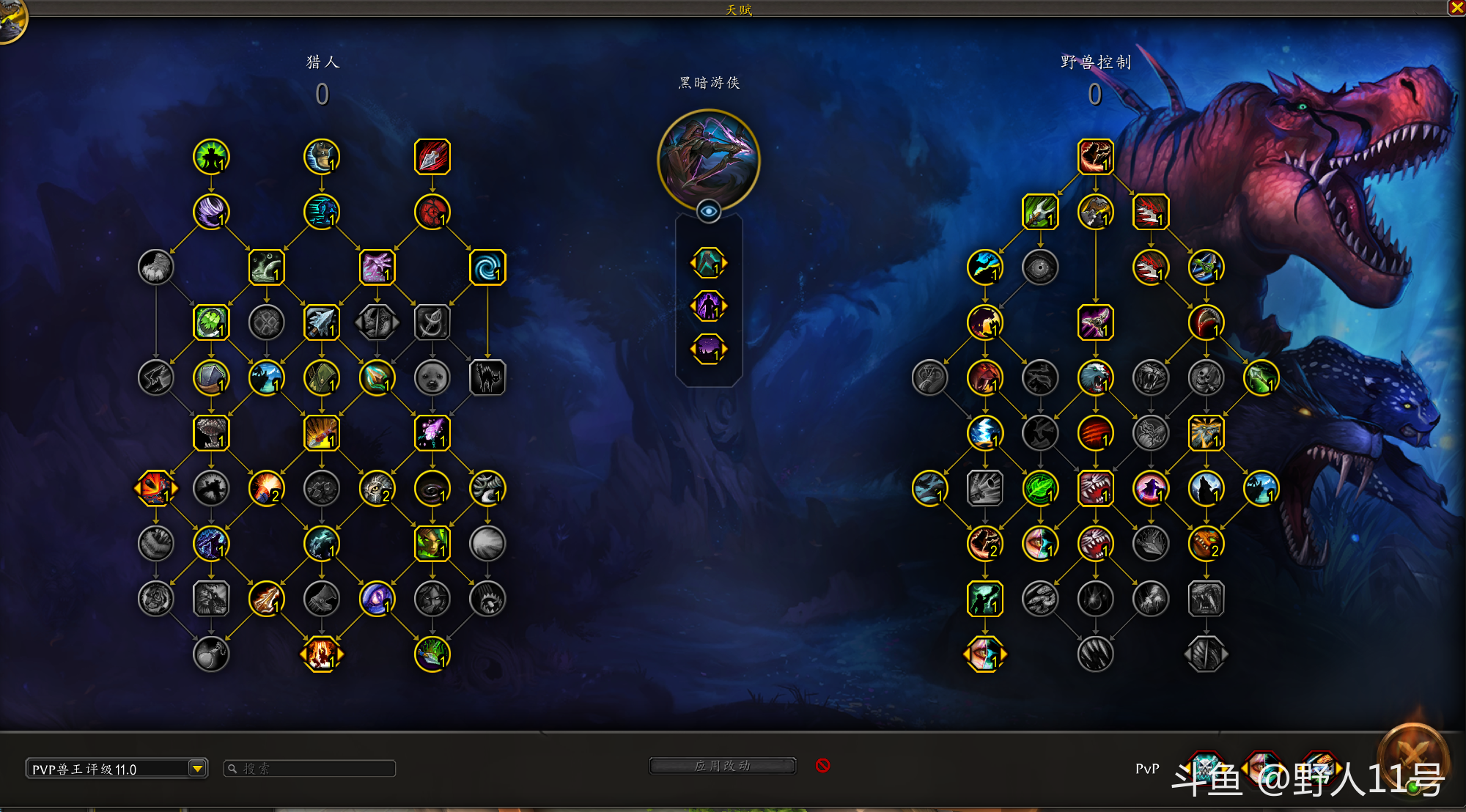Pick the three red claw slashes talent
Viewport: 1466px width, 812px height.
(1095, 433)
